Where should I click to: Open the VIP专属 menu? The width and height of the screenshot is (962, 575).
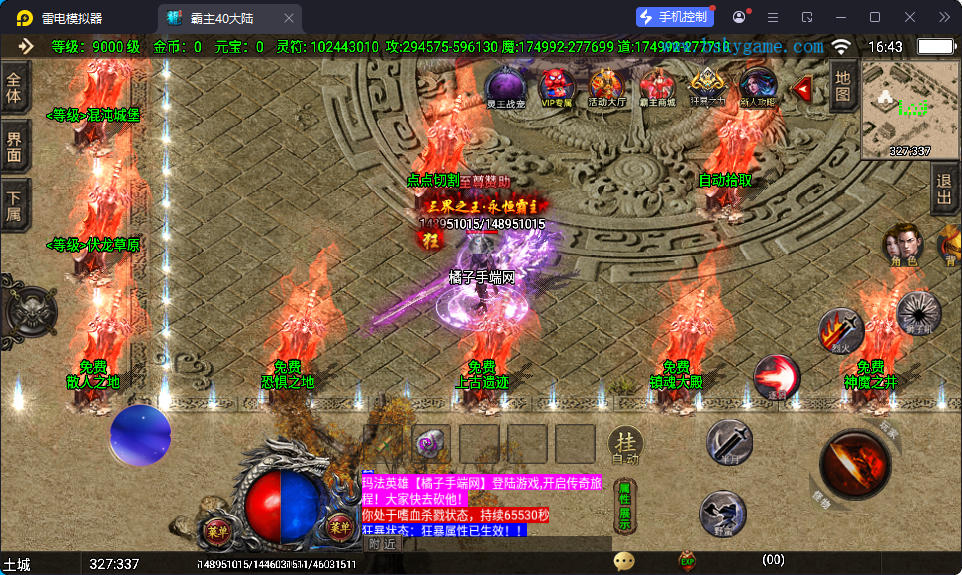pos(556,86)
